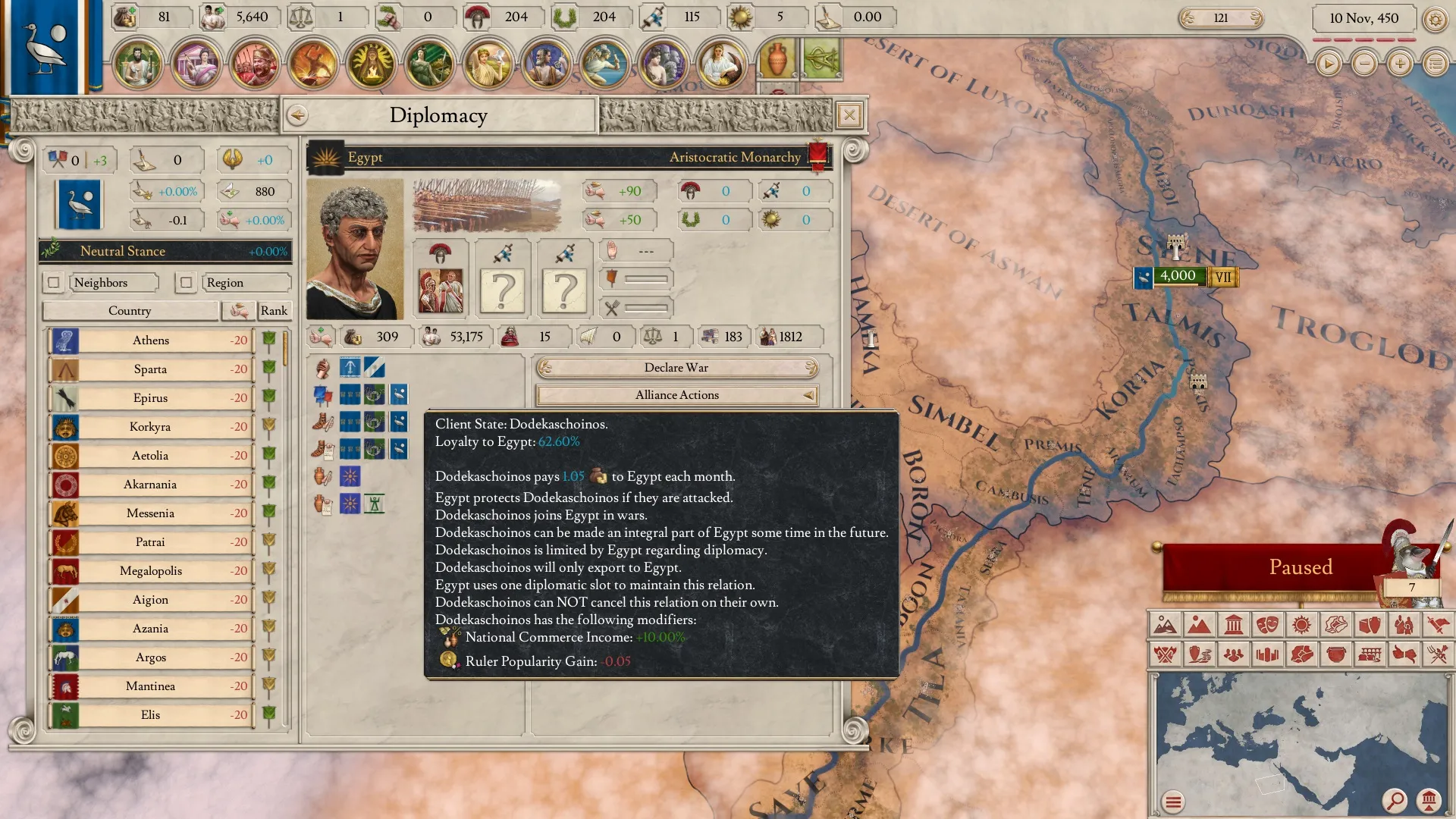1456x819 pixels.
Task: Decrease game speed with the minus button
Action: point(1364,64)
